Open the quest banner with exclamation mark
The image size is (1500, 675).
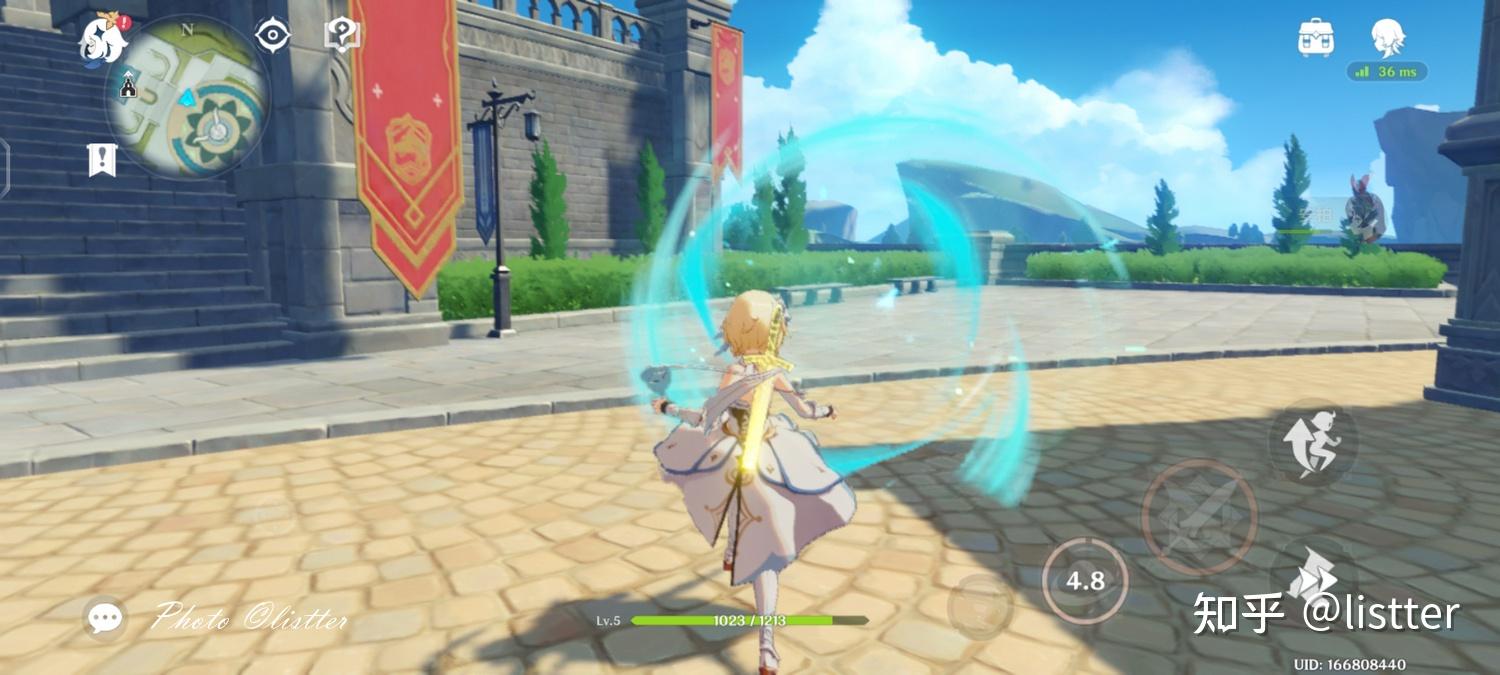[102, 159]
